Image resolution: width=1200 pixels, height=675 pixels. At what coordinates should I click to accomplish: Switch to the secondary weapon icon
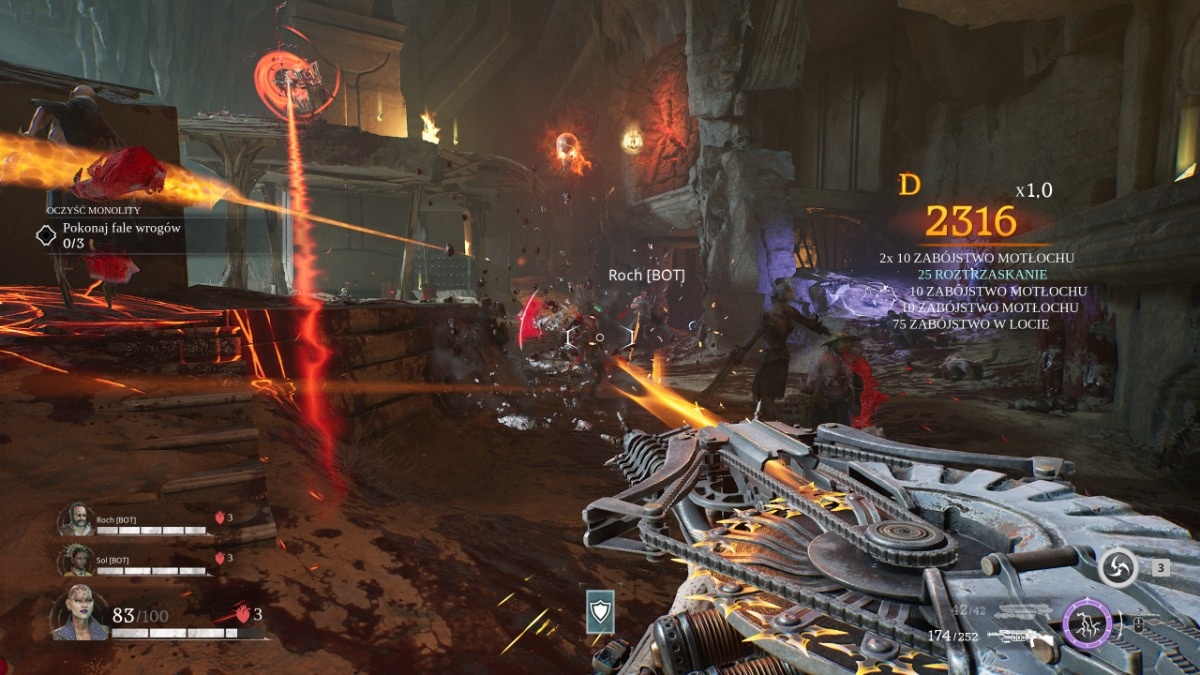[1022, 612]
